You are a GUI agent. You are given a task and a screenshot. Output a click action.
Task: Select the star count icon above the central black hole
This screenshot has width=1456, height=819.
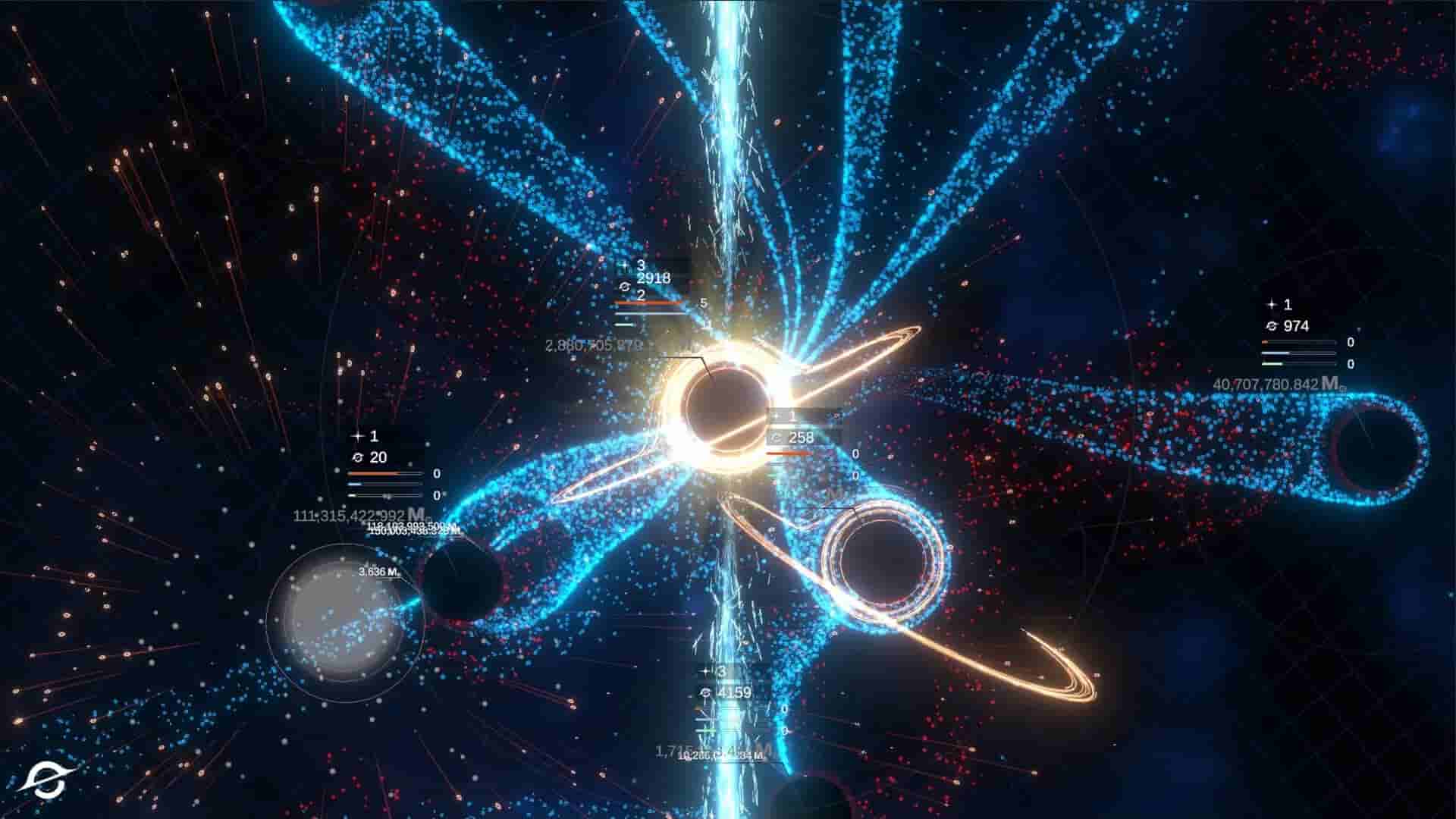click(x=624, y=265)
